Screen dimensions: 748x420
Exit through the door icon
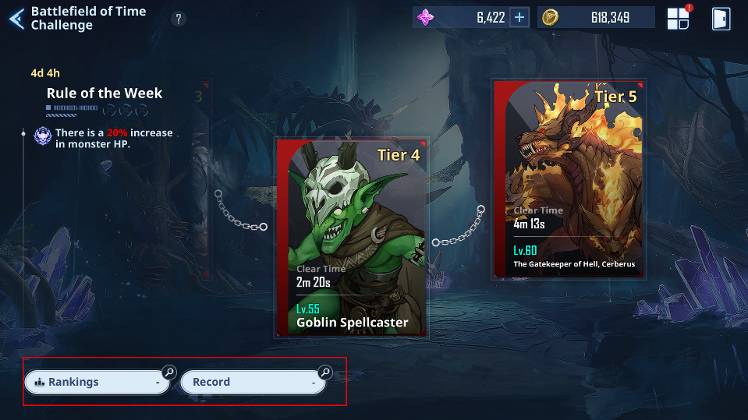click(x=719, y=18)
